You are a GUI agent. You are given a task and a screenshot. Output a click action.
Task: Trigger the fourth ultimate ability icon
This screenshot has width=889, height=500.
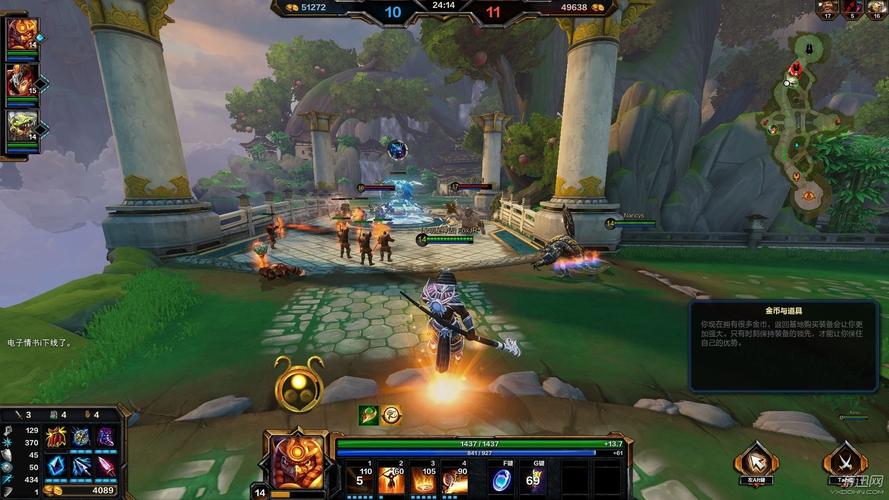coord(456,479)
